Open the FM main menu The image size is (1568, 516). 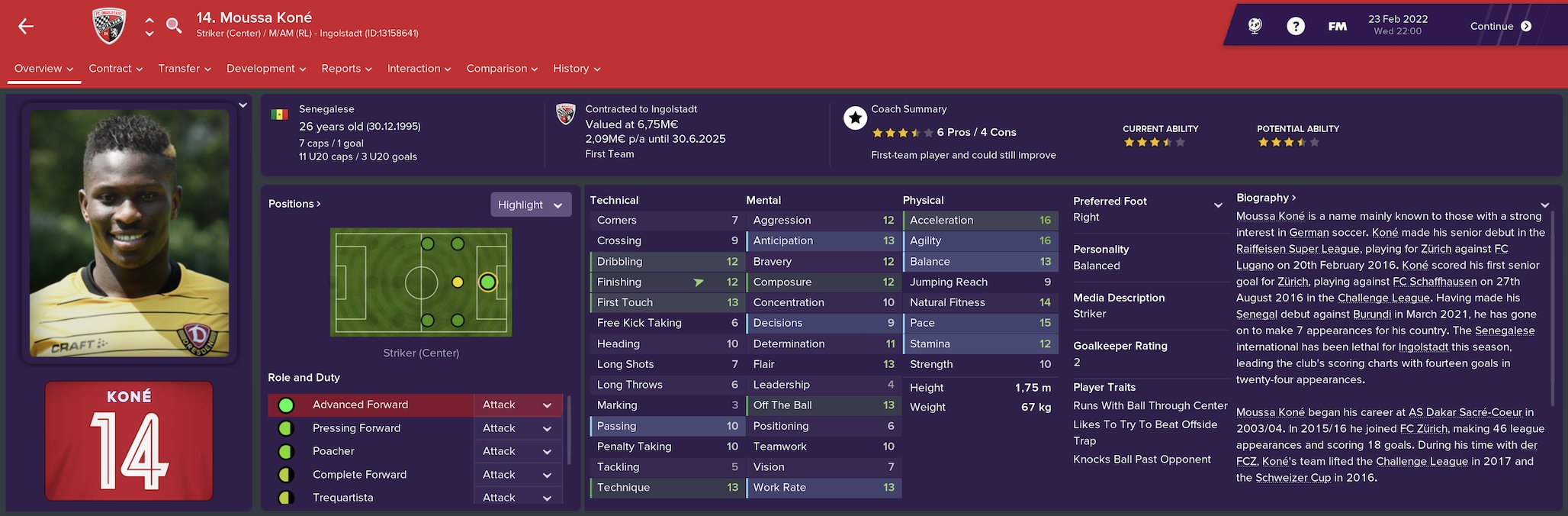pos(1337,26)
